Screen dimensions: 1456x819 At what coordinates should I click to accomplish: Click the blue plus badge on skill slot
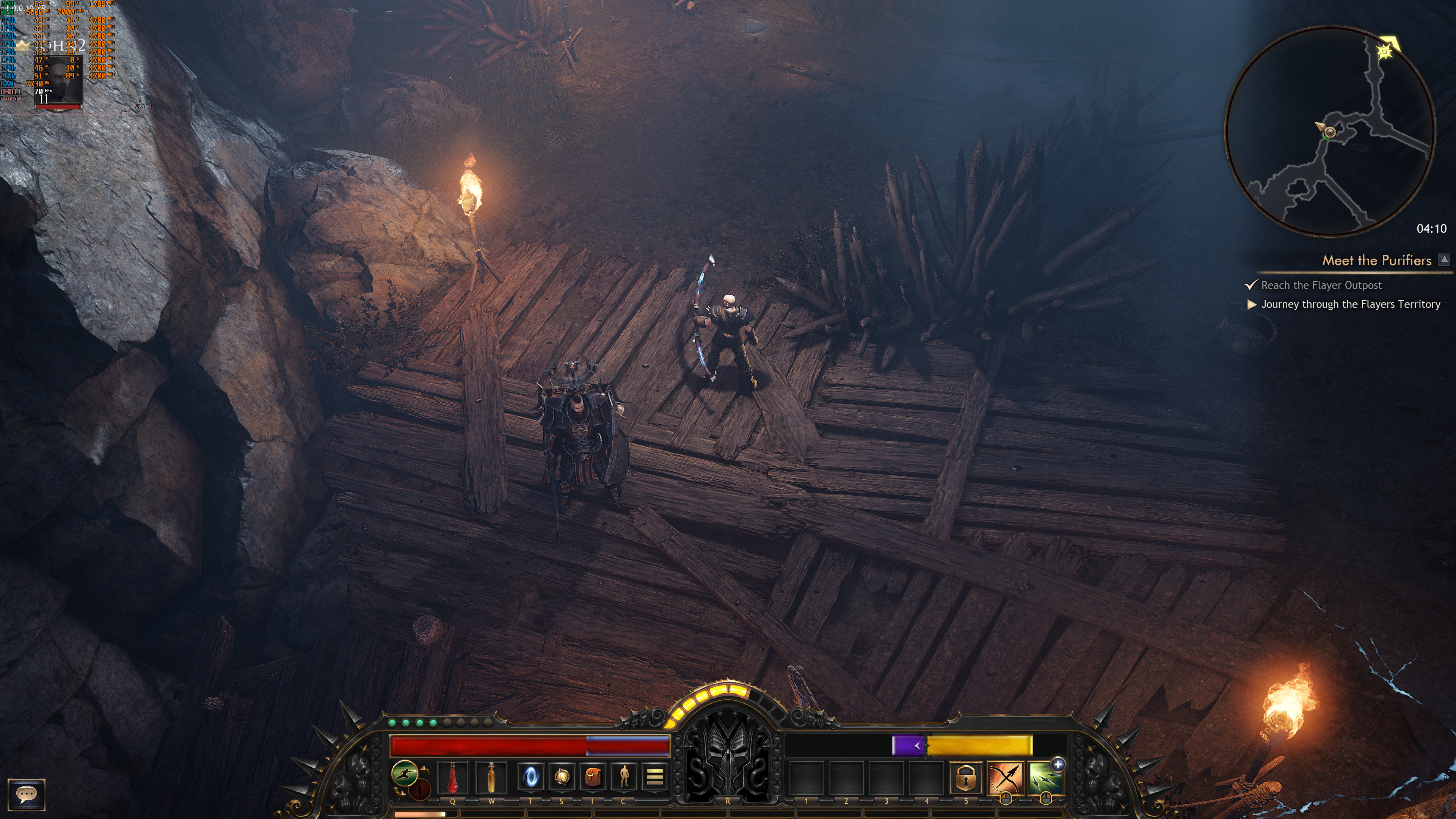1057,765
